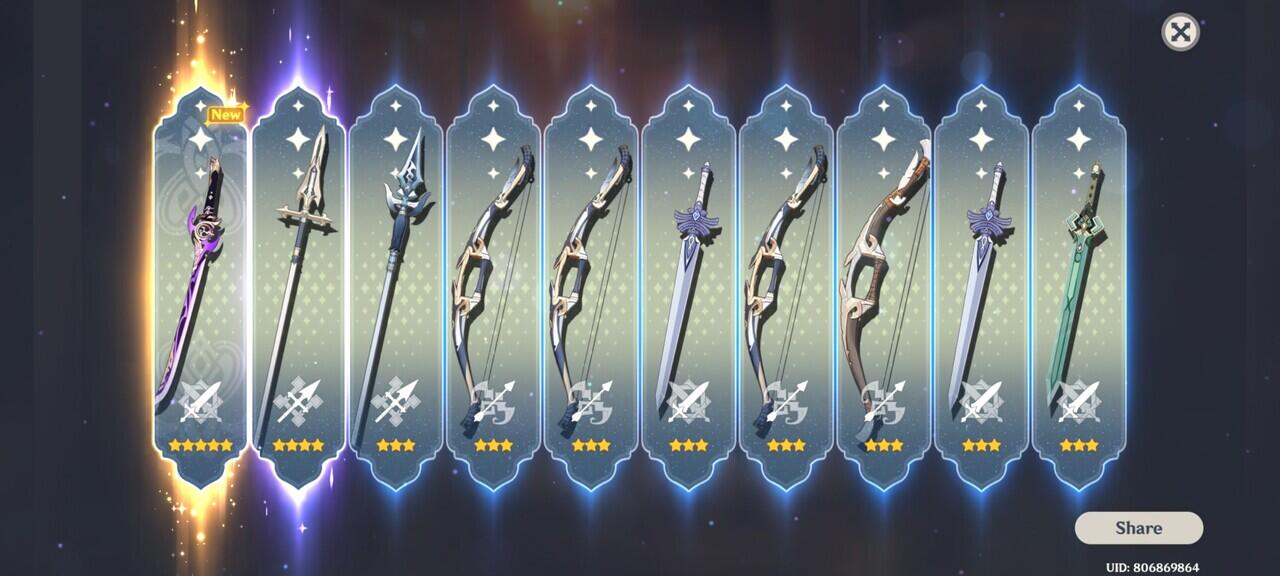Close the wish results screen
The image size is (1280, 576).
[1180, 32]
